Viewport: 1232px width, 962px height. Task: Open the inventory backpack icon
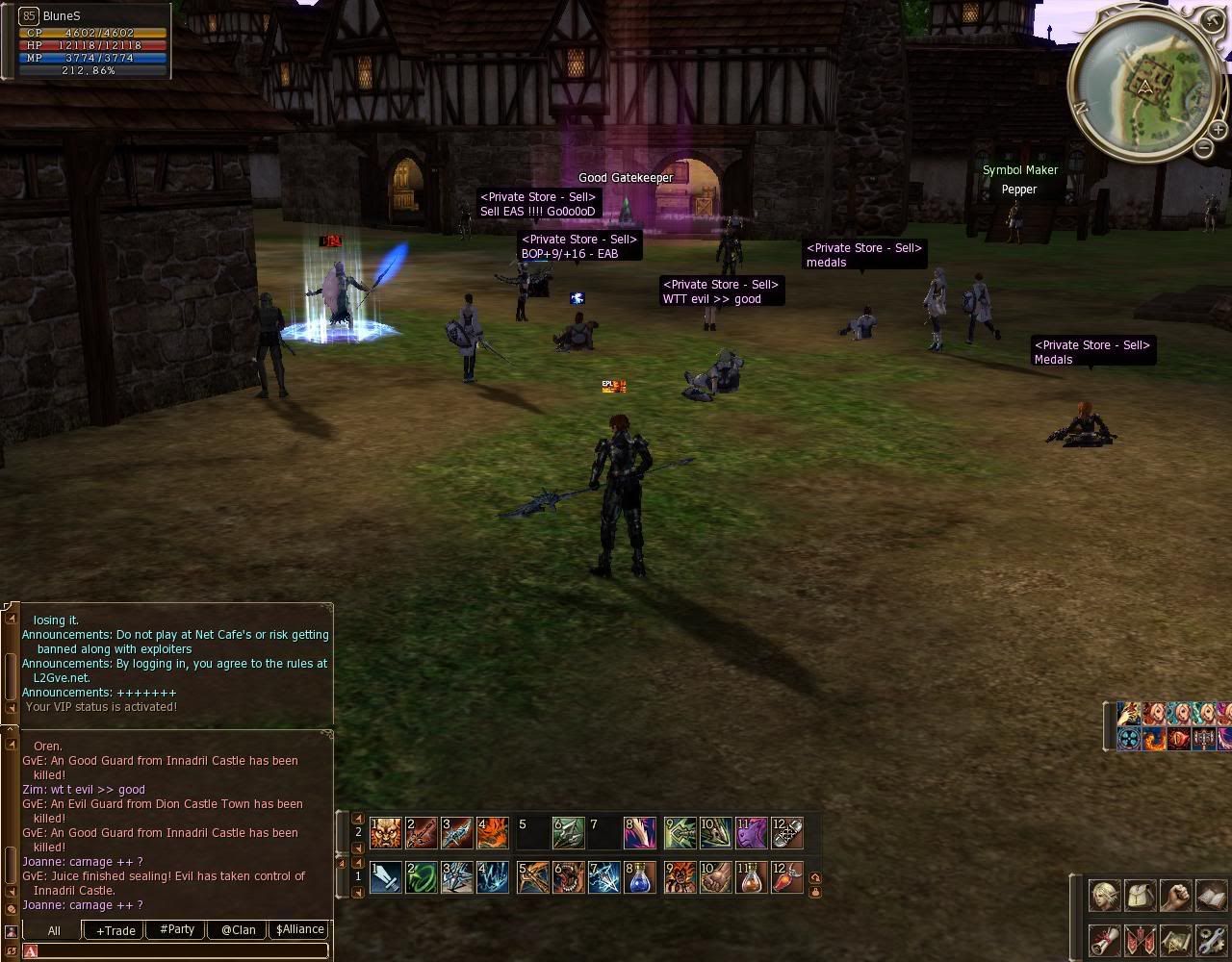1141,896
